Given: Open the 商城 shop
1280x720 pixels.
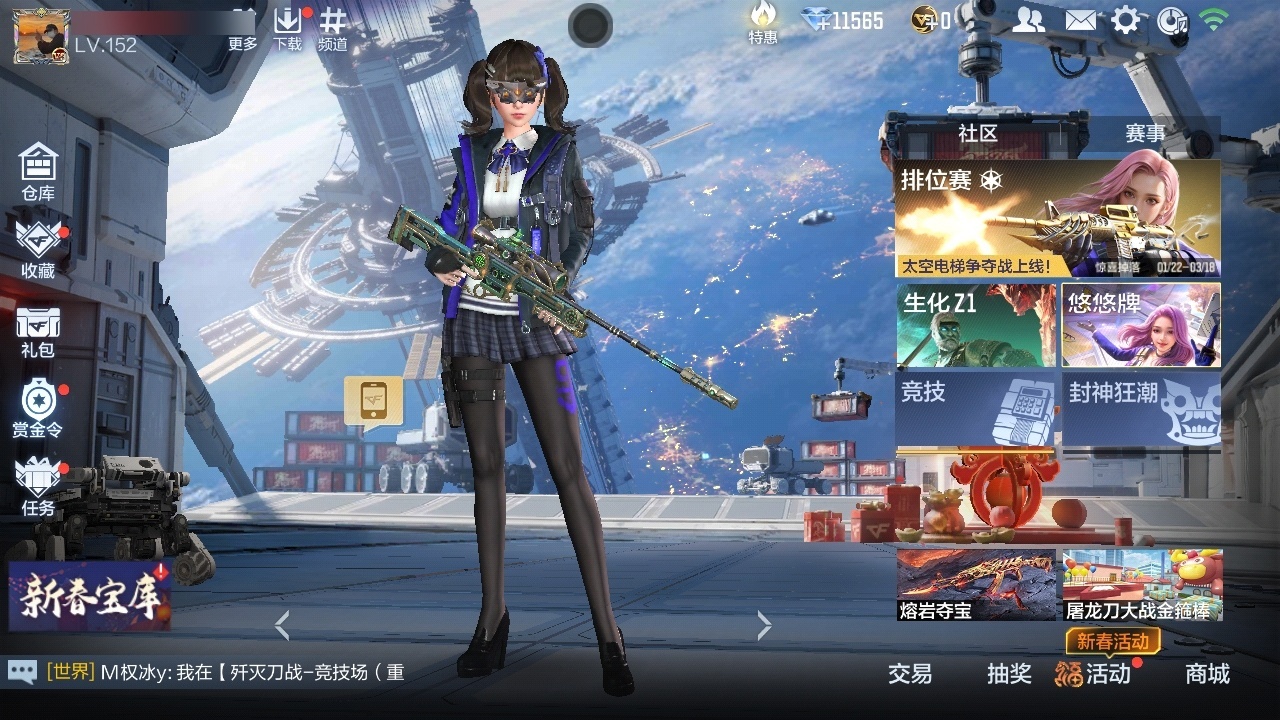Looking at the screenshot, I should coord(1207,673).
